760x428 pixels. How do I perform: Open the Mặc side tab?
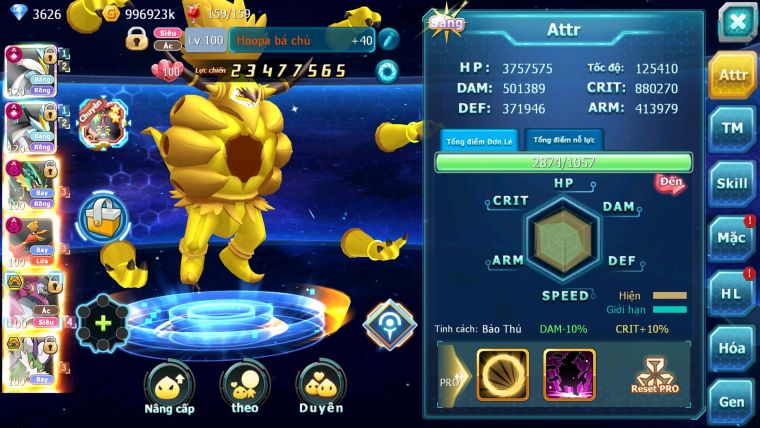[732, 238]
